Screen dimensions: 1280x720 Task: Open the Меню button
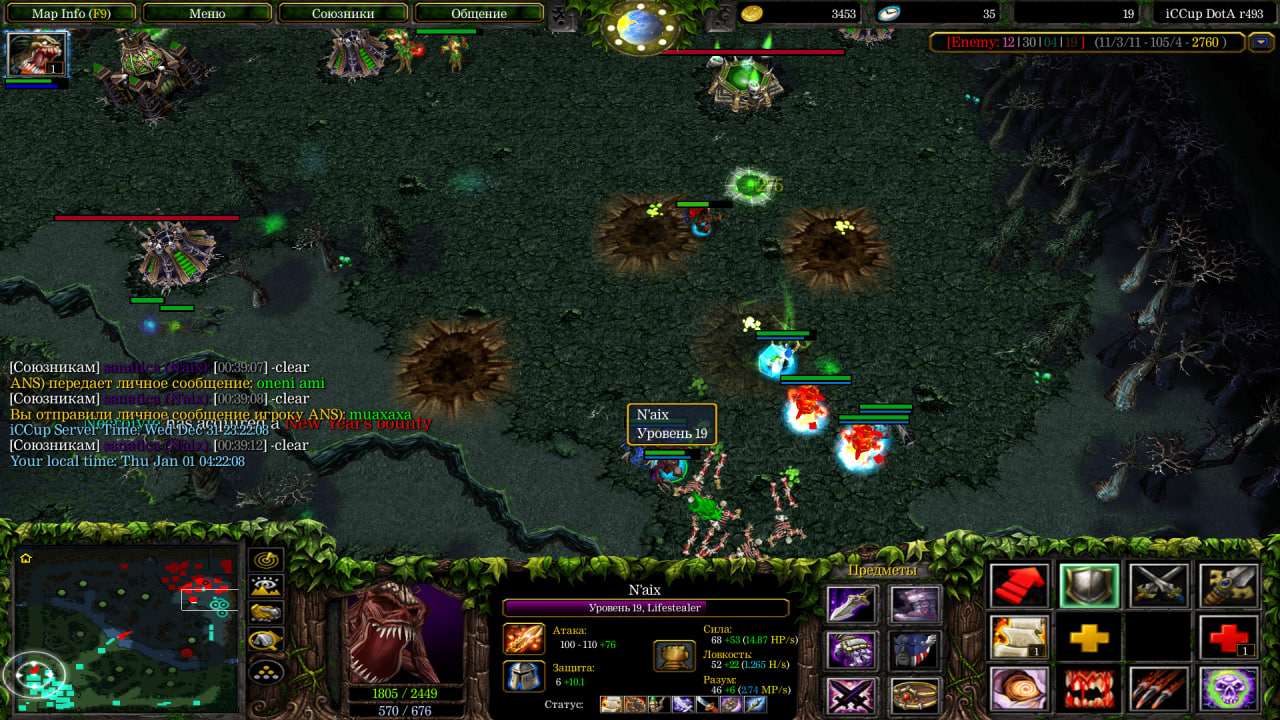tap(207, 13)
